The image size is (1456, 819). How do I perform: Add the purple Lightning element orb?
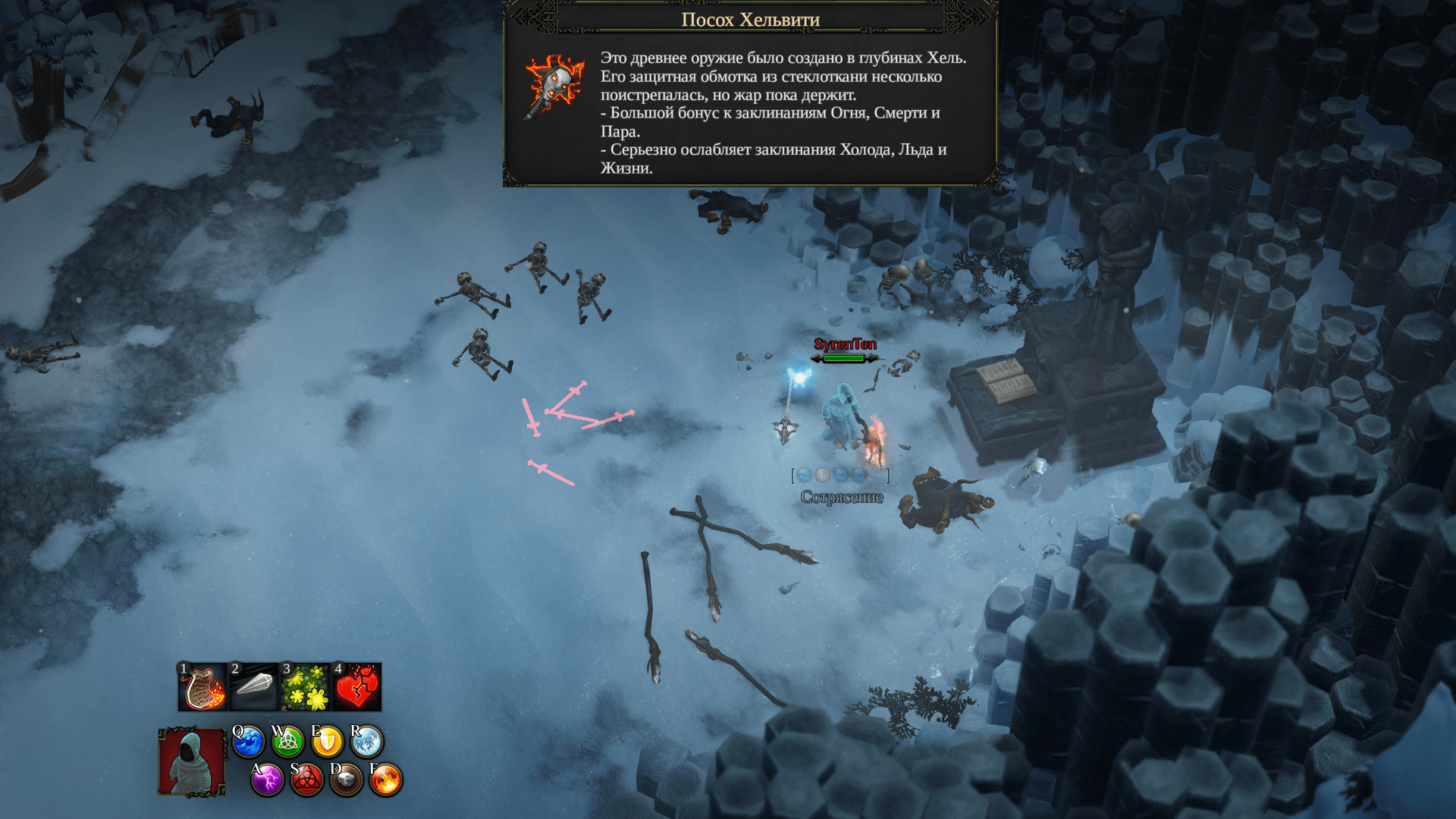click(x=267, y=780)
